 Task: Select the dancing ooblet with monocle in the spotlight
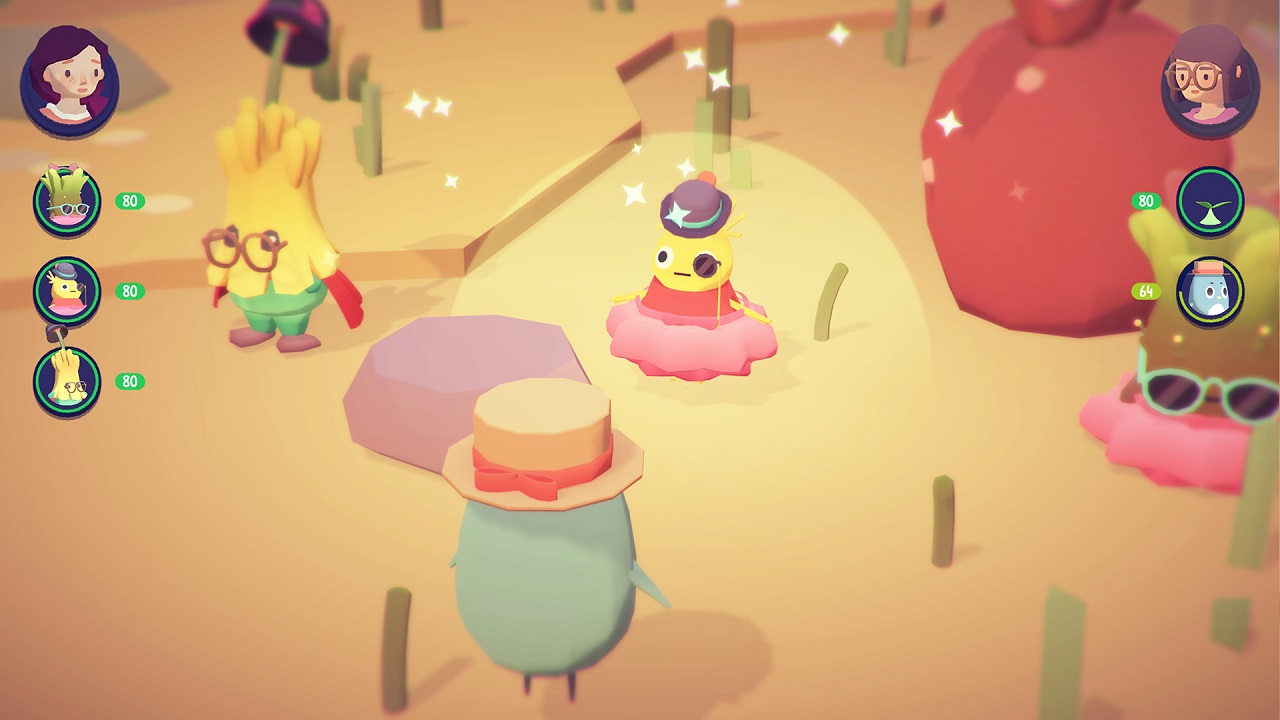point(690,270)
